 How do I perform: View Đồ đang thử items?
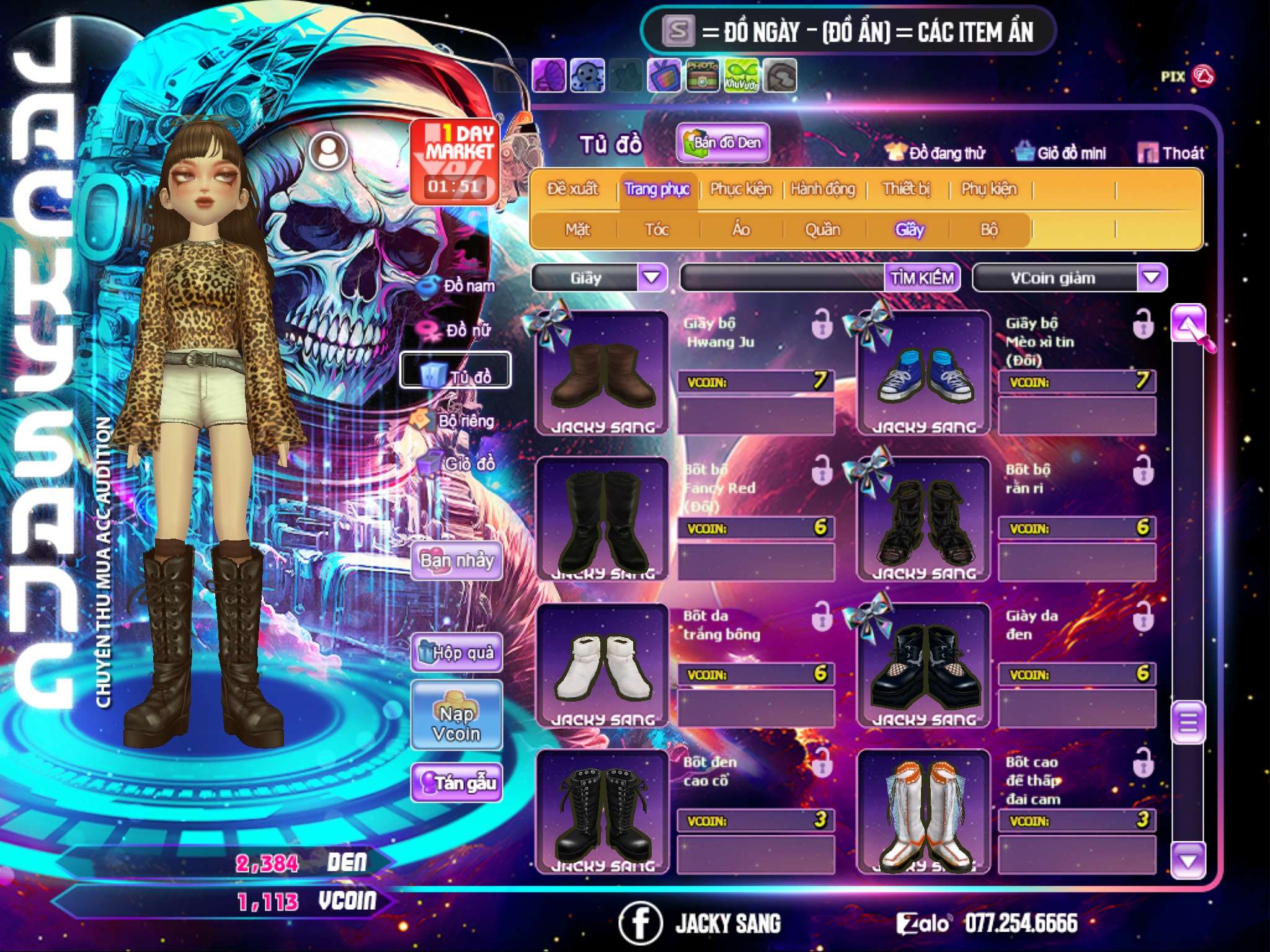936,153
